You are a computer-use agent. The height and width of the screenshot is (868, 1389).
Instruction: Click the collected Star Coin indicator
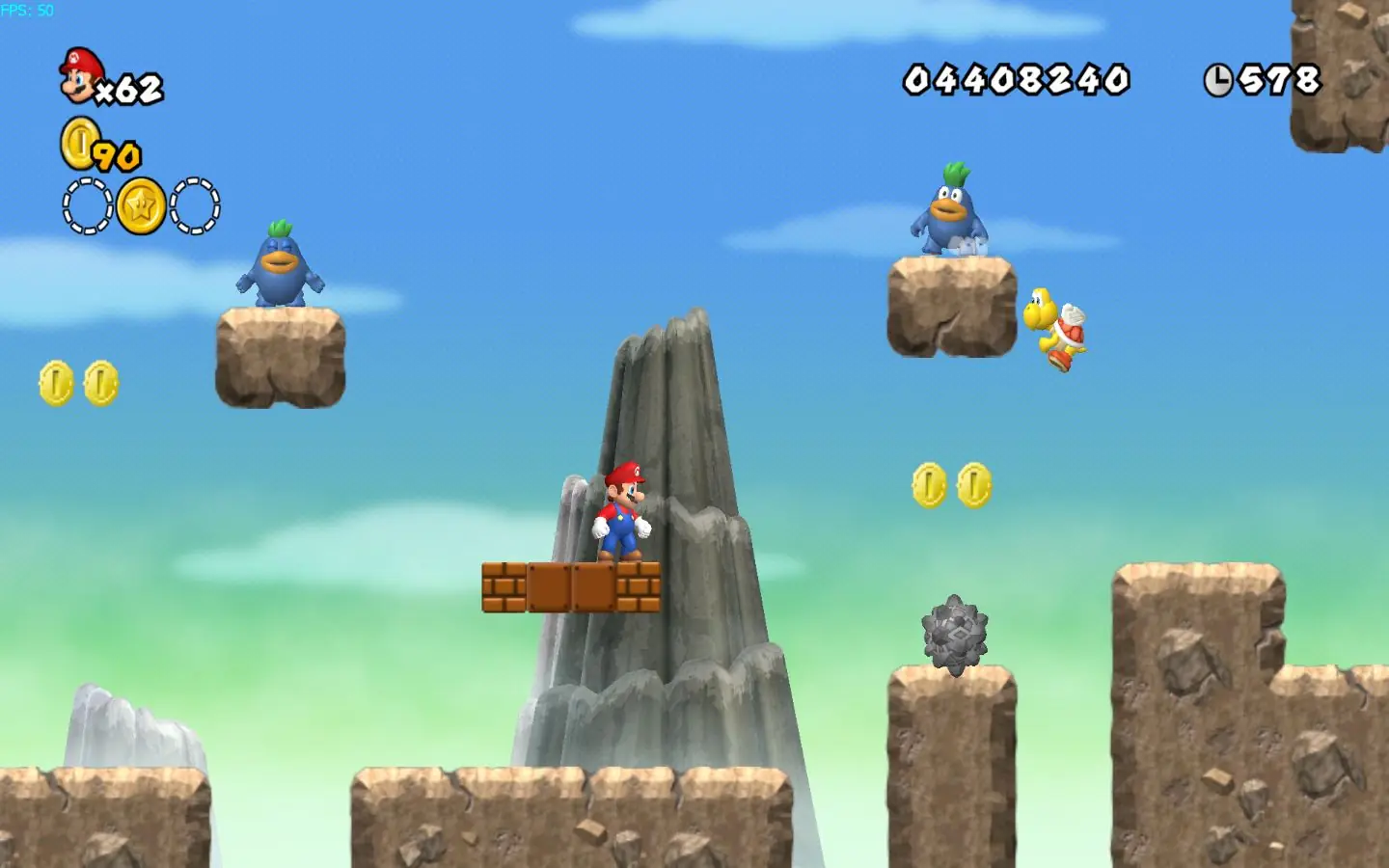[x=141, y=205]
